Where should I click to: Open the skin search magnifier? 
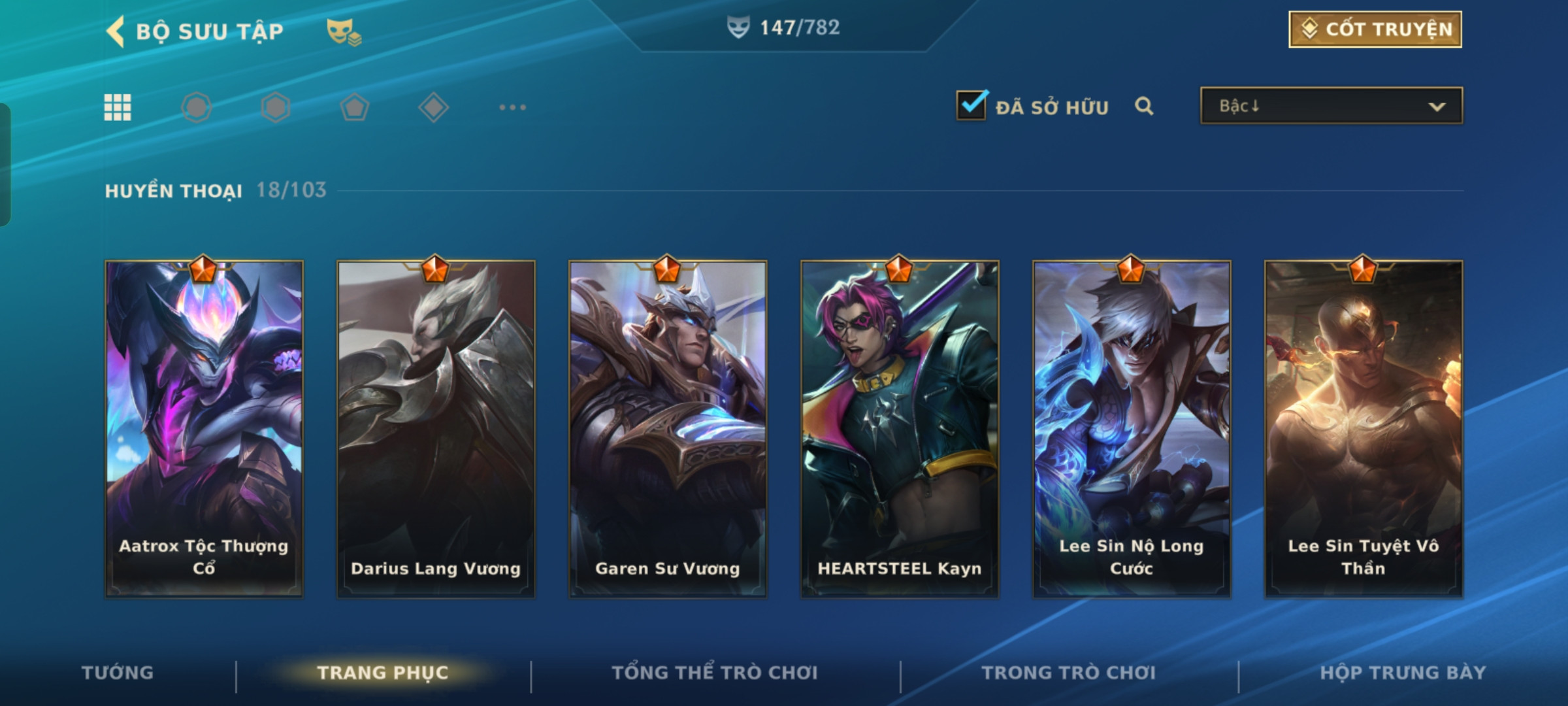tap(1143, 106)
